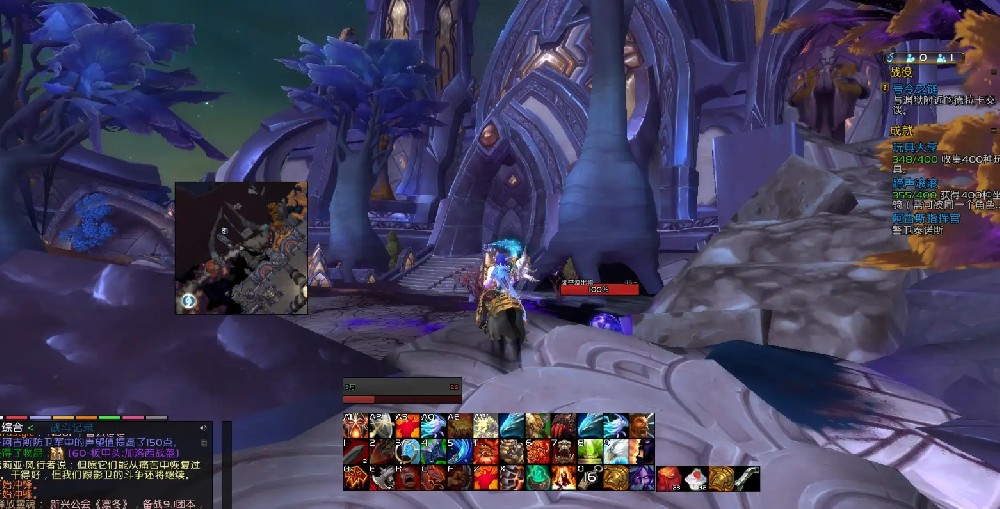Use the pointing hand ability with count 16
The width and height of the screenshot is (1000, 509).
click(591, 478)
